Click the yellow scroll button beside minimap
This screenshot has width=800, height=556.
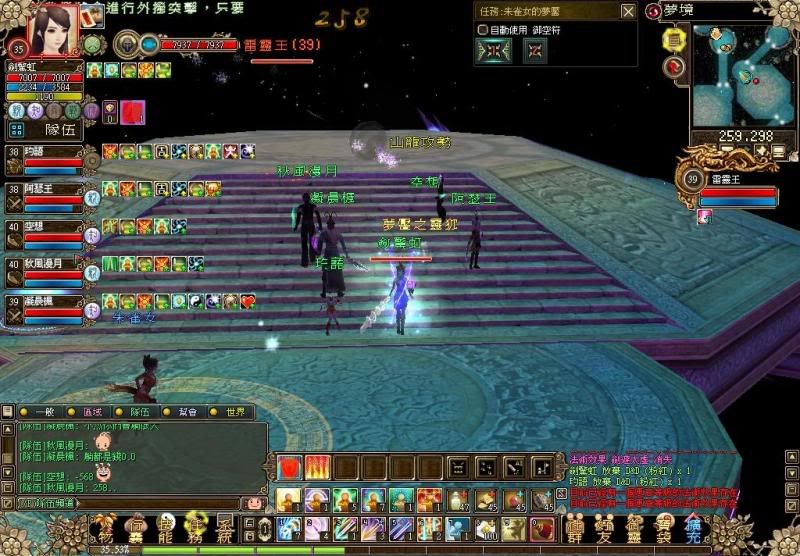pos(674,40)
